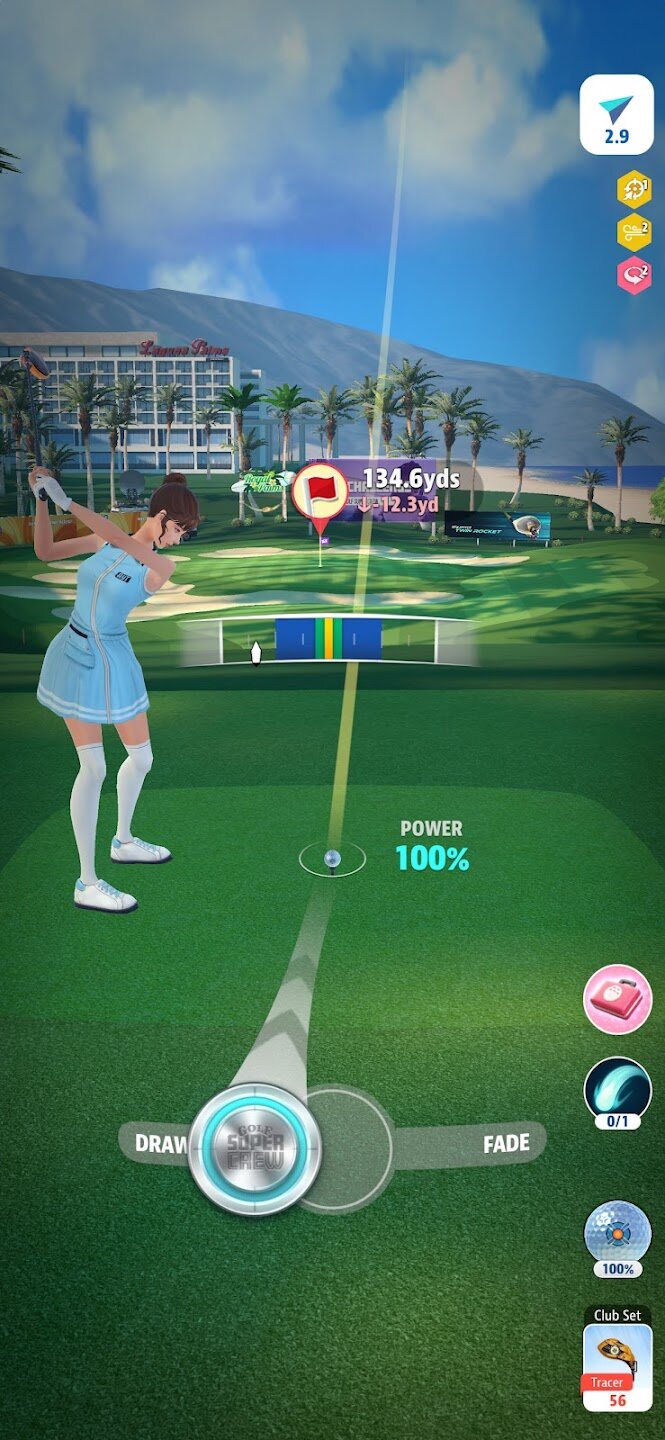Viewport: 665px width, 1440px height.
Task: Open the wind indicator showing 2.9
Action: 617,116
